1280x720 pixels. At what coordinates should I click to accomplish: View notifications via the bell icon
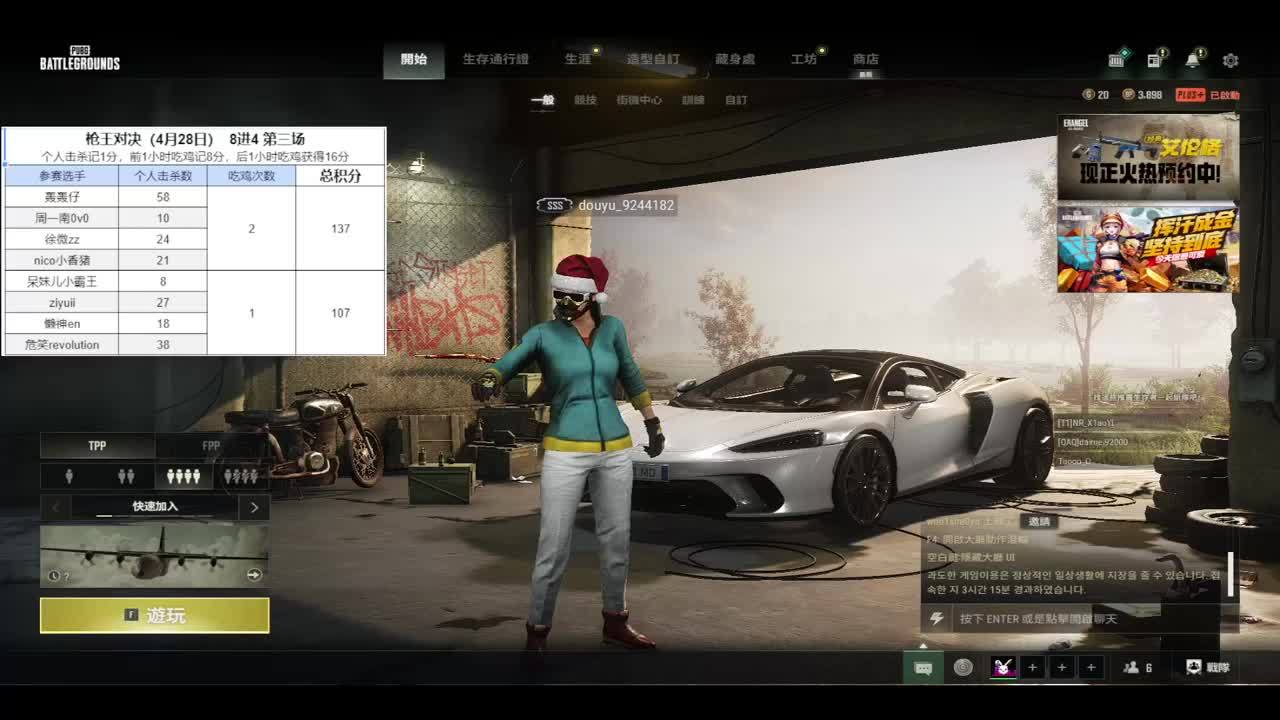tap(1192, 61)
